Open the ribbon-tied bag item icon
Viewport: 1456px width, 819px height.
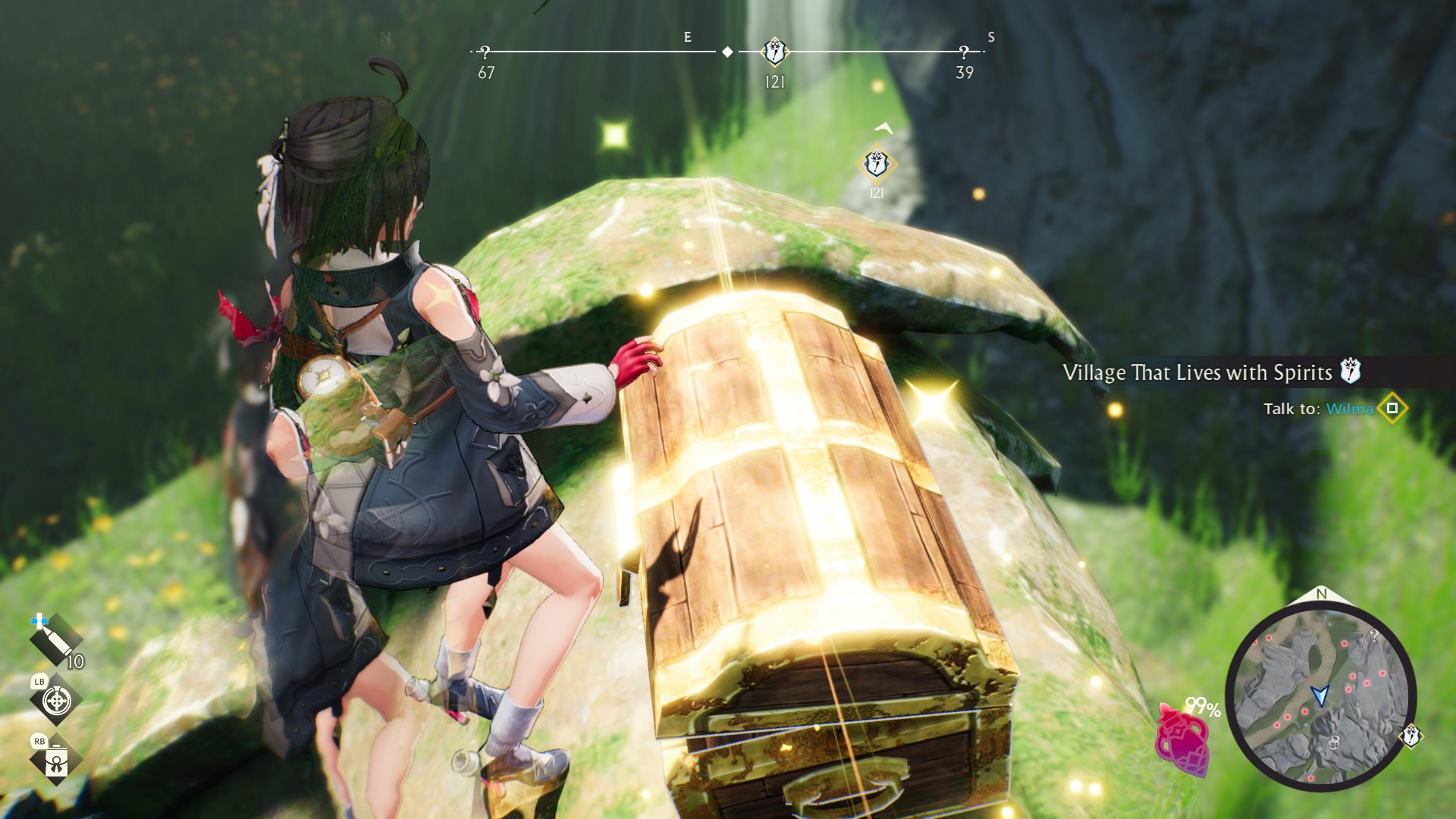(x=56, y=760)
